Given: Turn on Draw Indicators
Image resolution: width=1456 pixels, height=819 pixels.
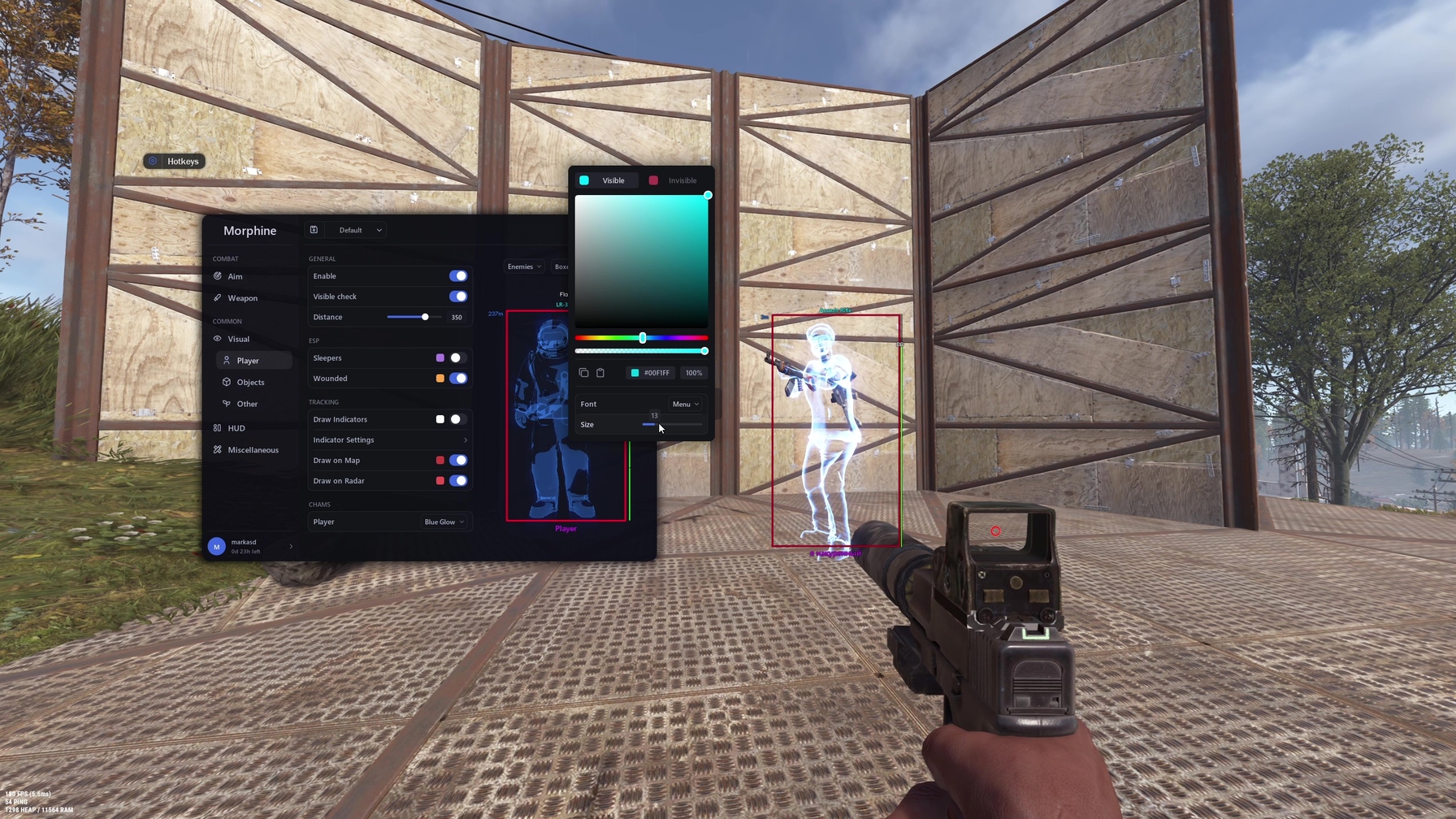Looking at the screenshot, I should pyautogui.click(x=456, y=419).
